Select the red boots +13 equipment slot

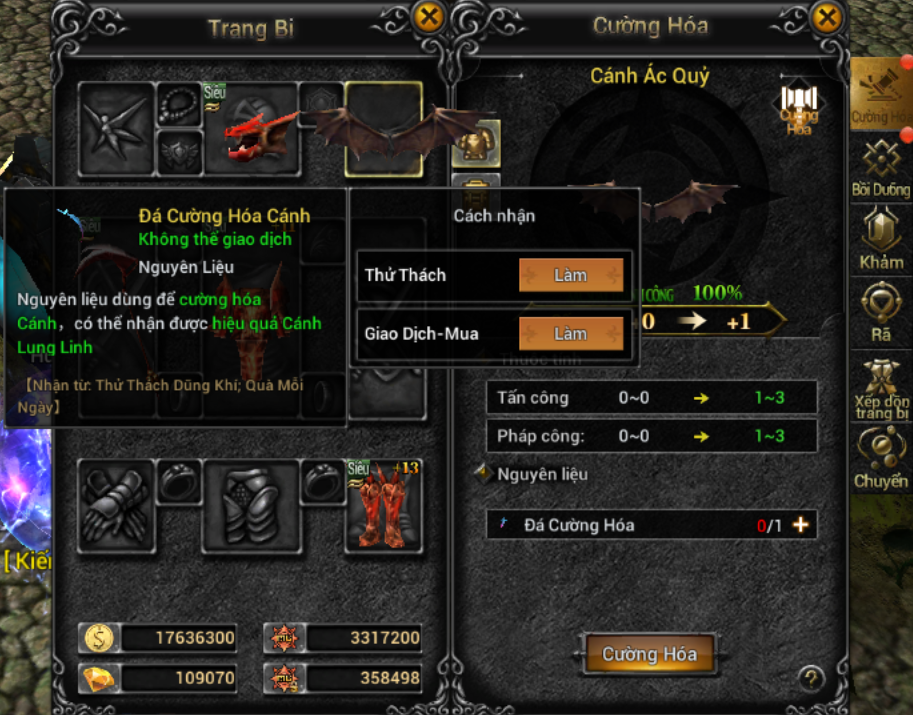point(384,505)
